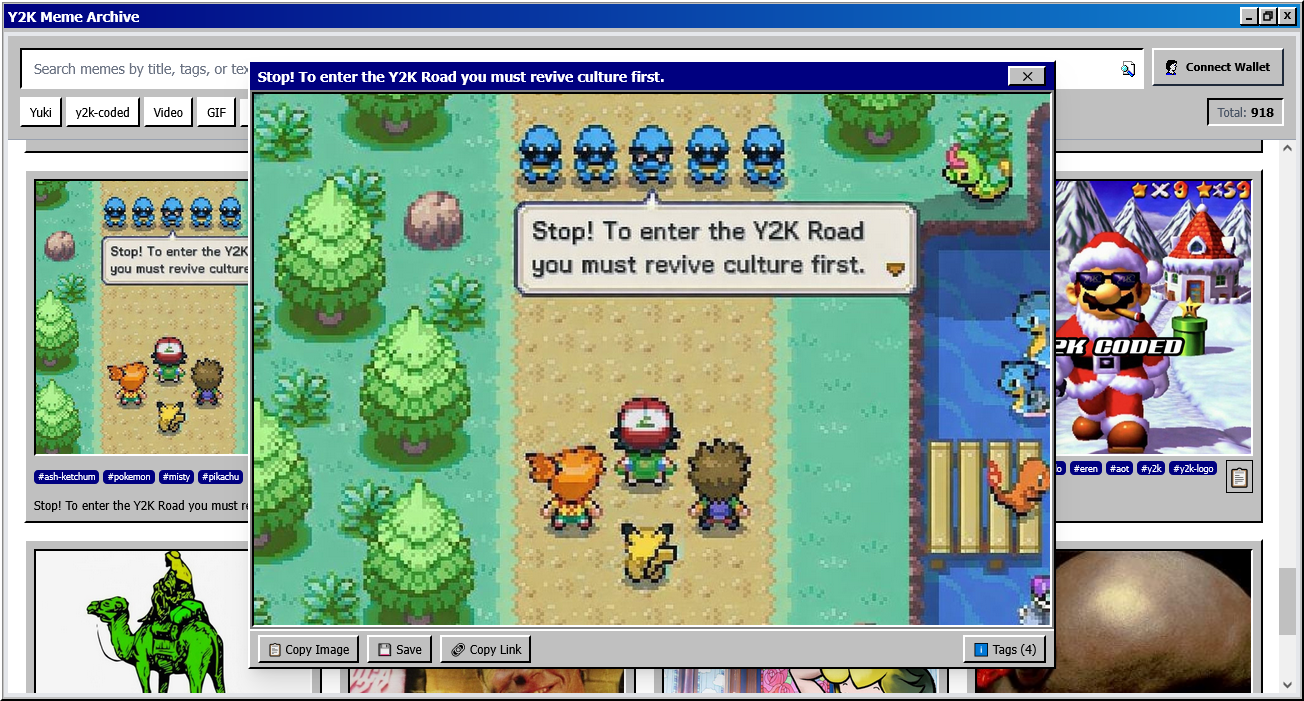Viewport: 1304px width, 701px height.
Task: Pick the #pikachu tag
Action: point(220,477)
